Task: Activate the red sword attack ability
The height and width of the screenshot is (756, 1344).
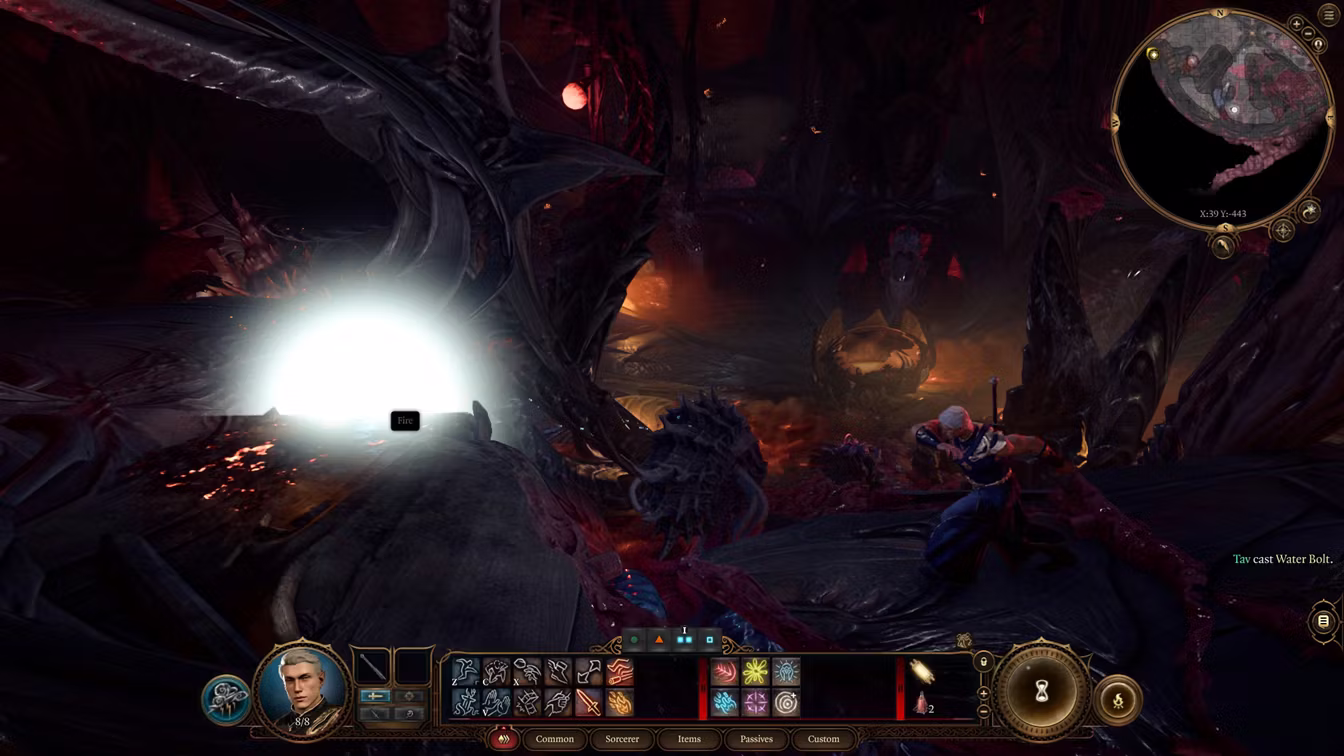Action: 588,703
